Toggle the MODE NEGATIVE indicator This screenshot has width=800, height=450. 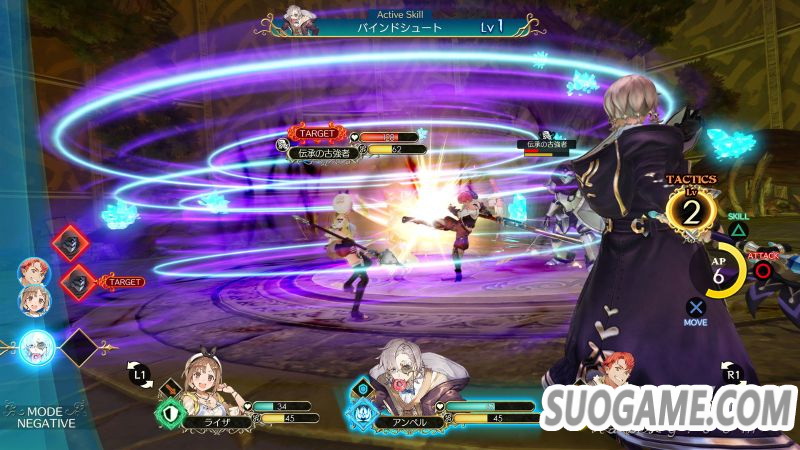pyautogui.click(x=40, y=416)
